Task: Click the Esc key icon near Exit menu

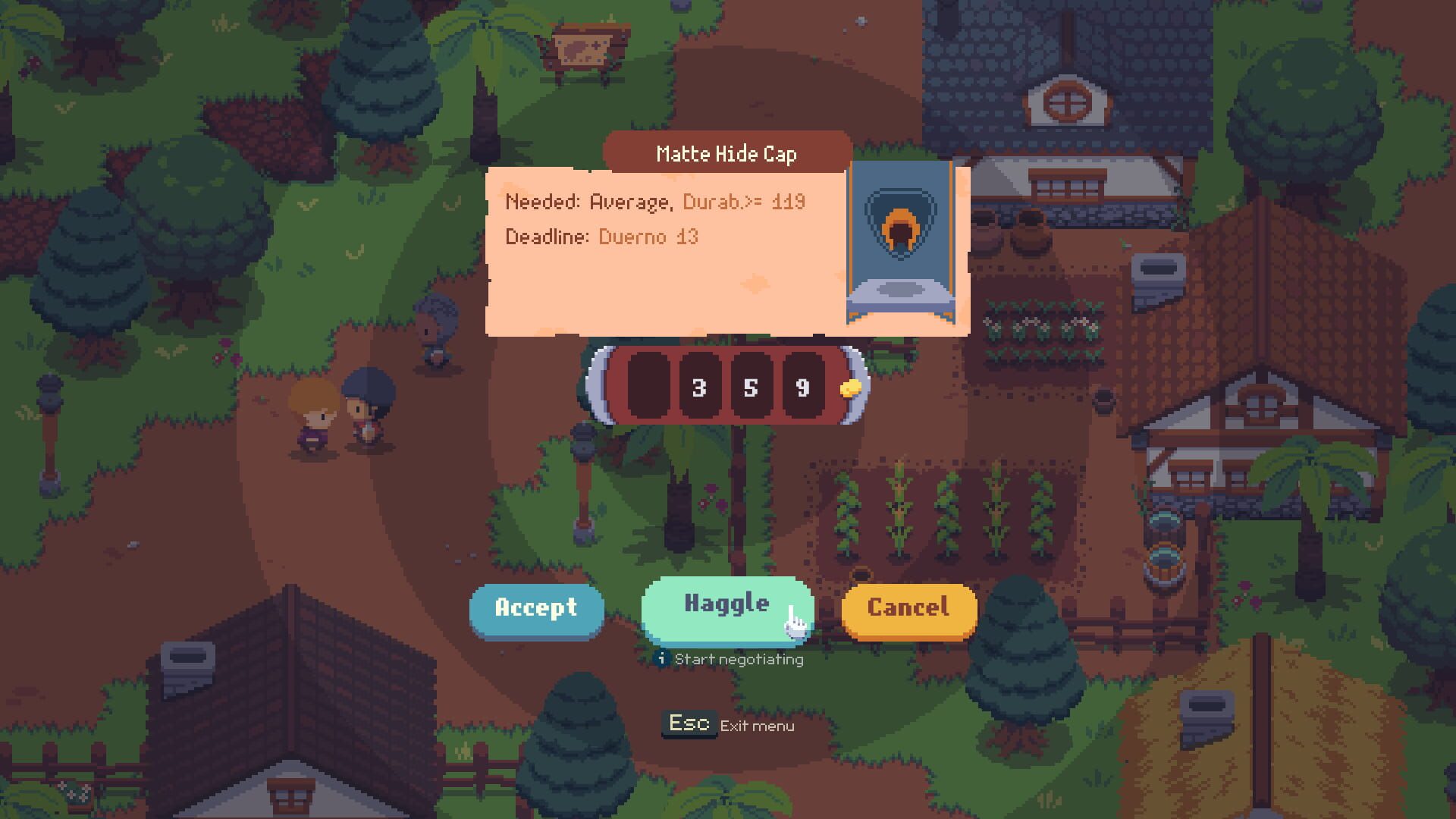Action: [689, 722]
